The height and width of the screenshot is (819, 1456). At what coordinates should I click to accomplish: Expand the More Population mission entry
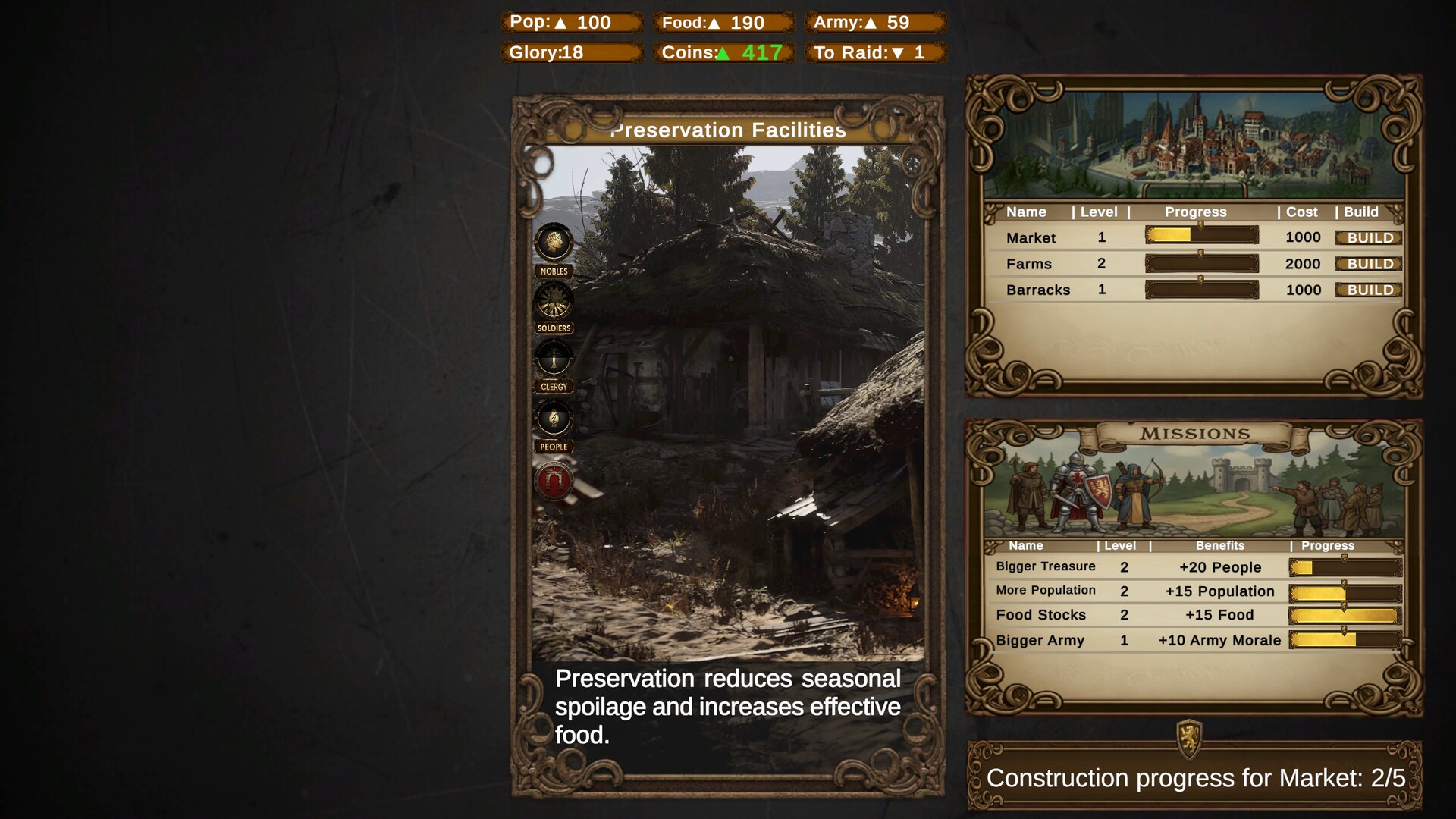(x=1045, y=591)
